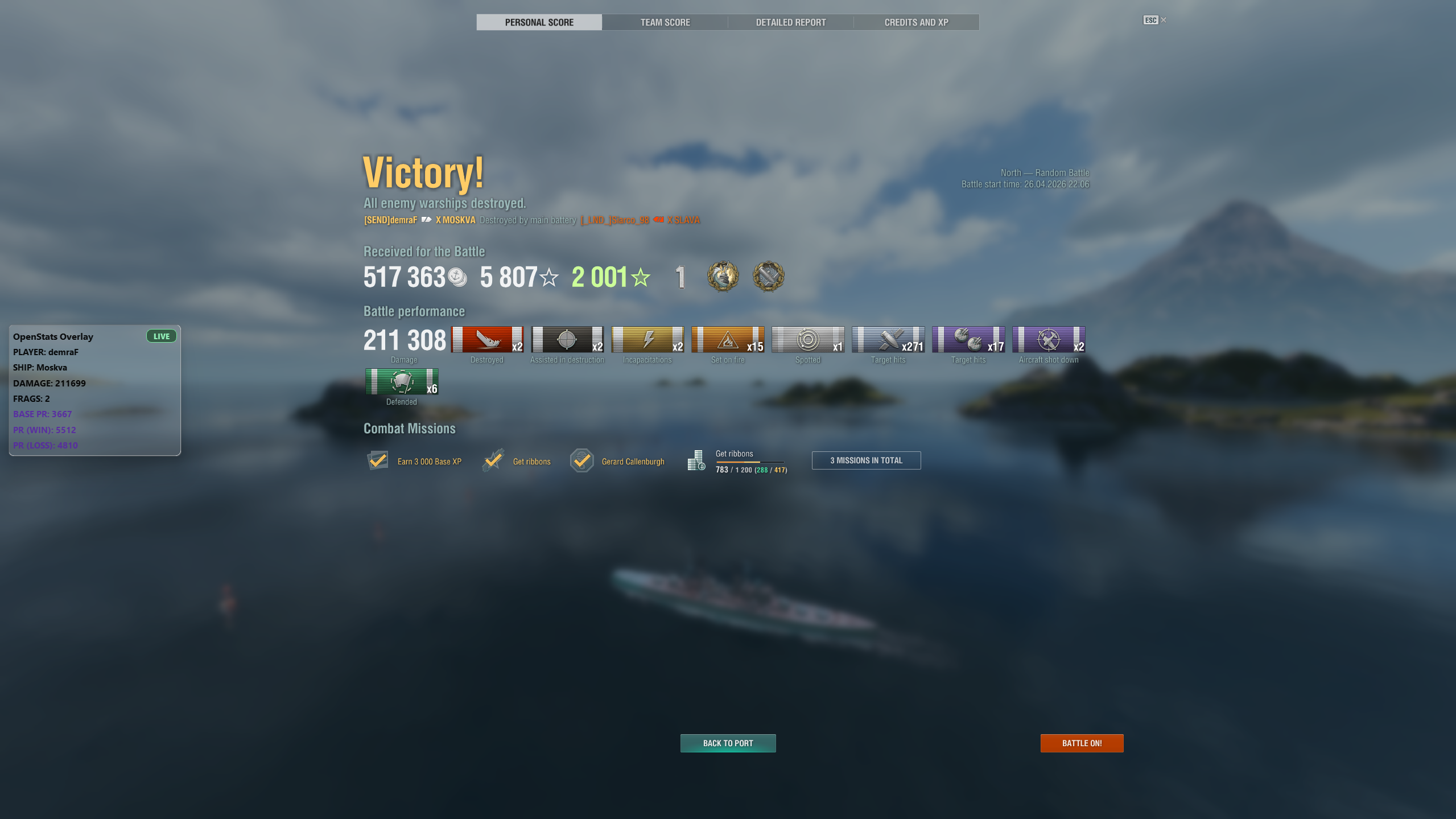Viewport: 1456px width, 819px height.
Task: Select the Destroyed ribbon icon
Action: click(487, 341)
